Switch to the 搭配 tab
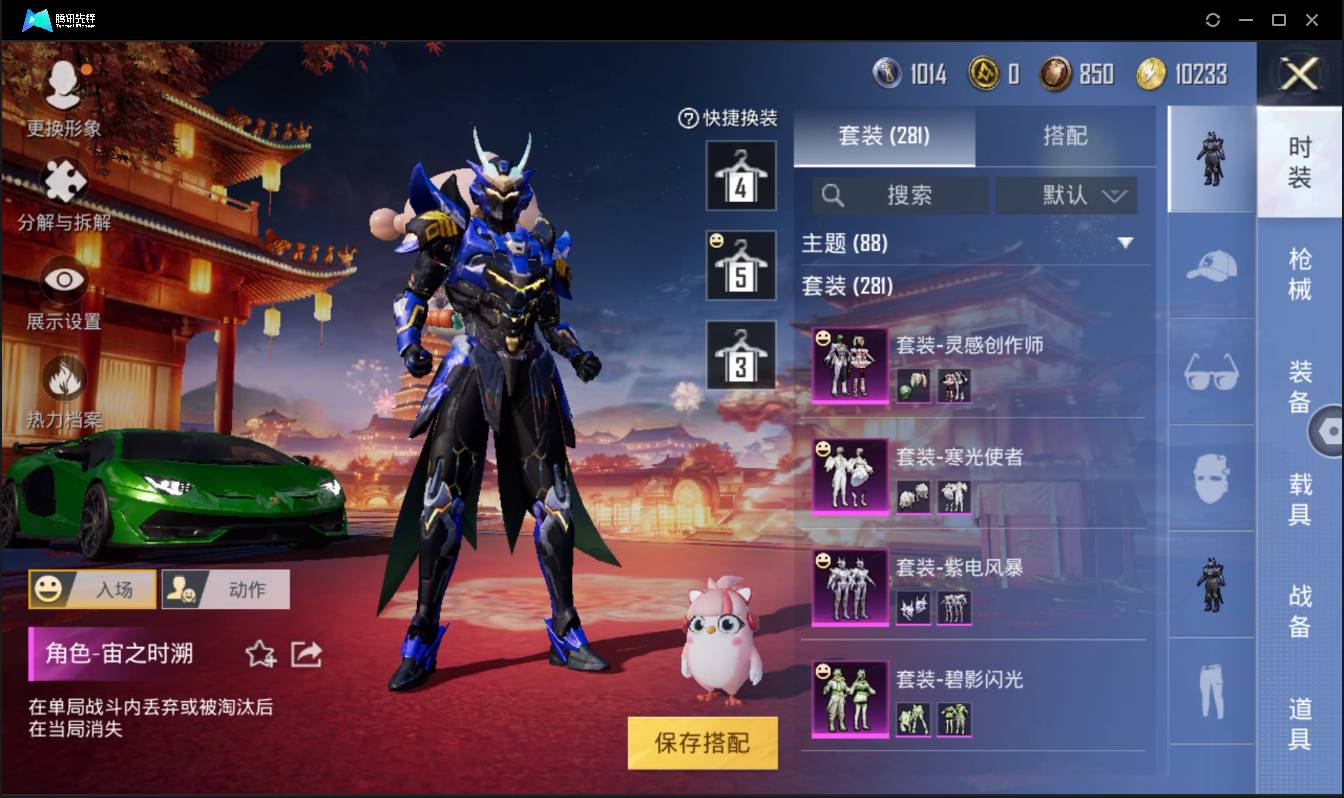The image size is (1344, 798). [1066, 135]
